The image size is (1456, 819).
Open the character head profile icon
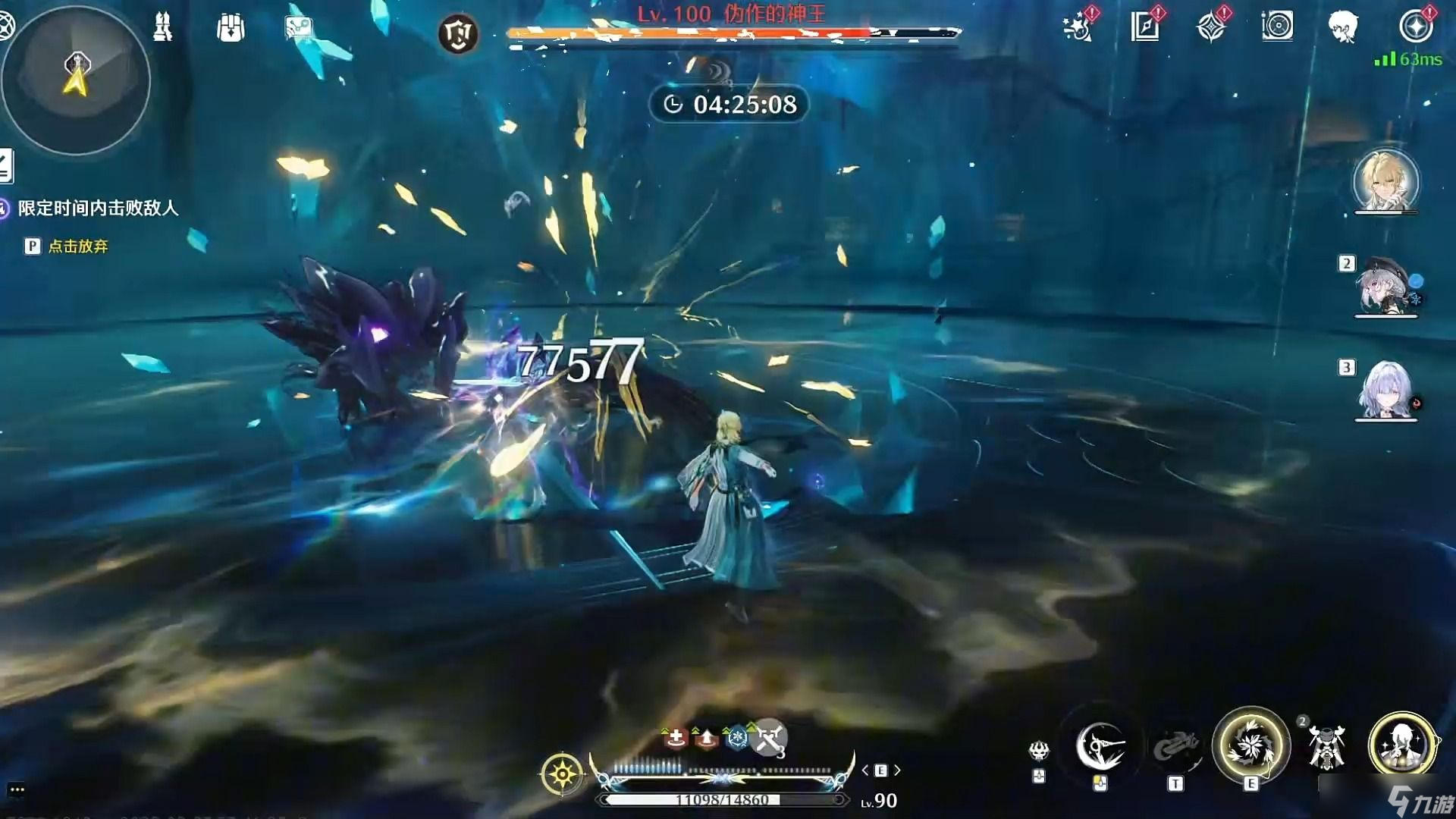[x=1343, y=27]
